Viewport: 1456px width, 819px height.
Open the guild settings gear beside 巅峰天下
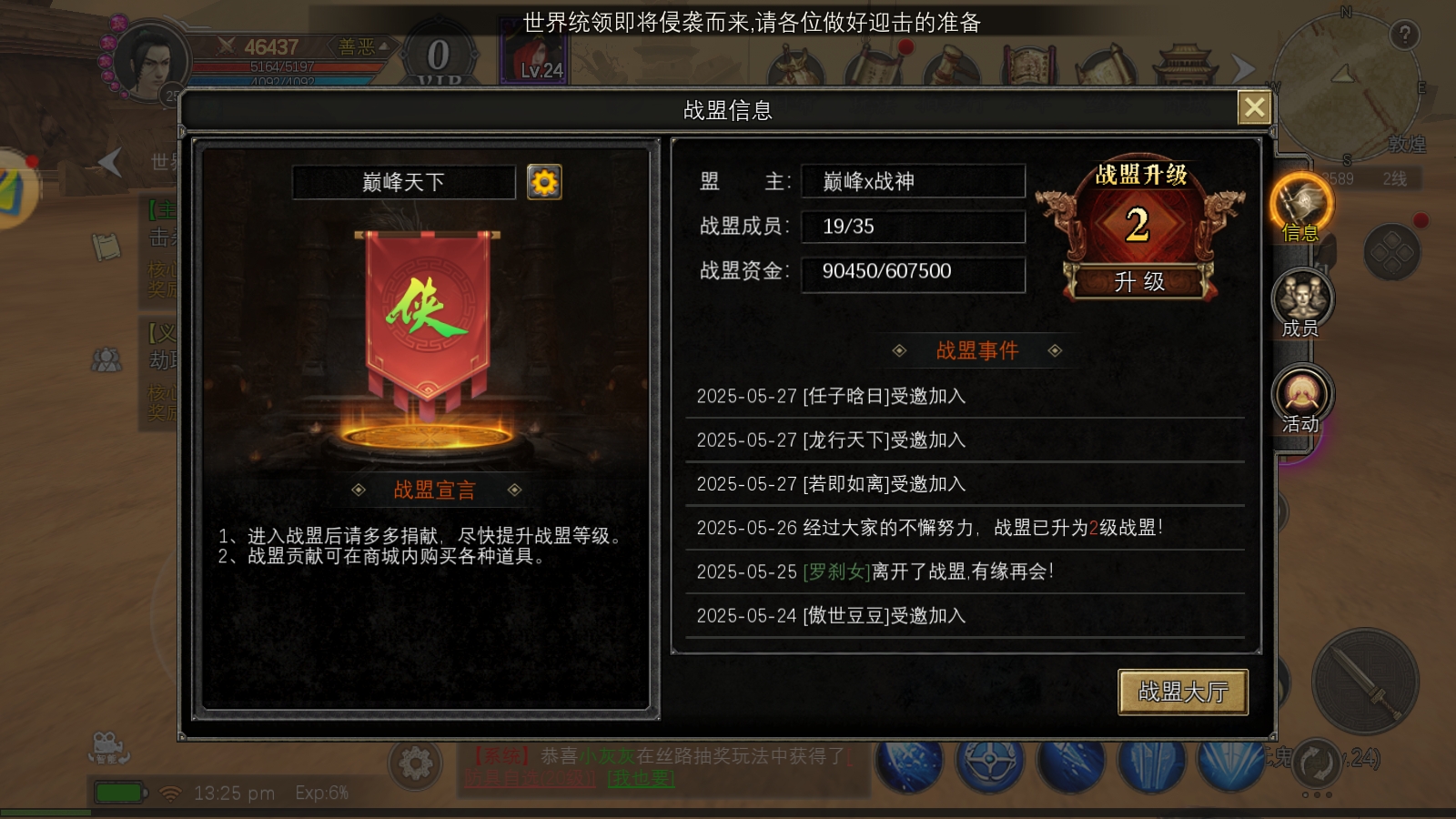pyautogui.click(x=544, y=182)
